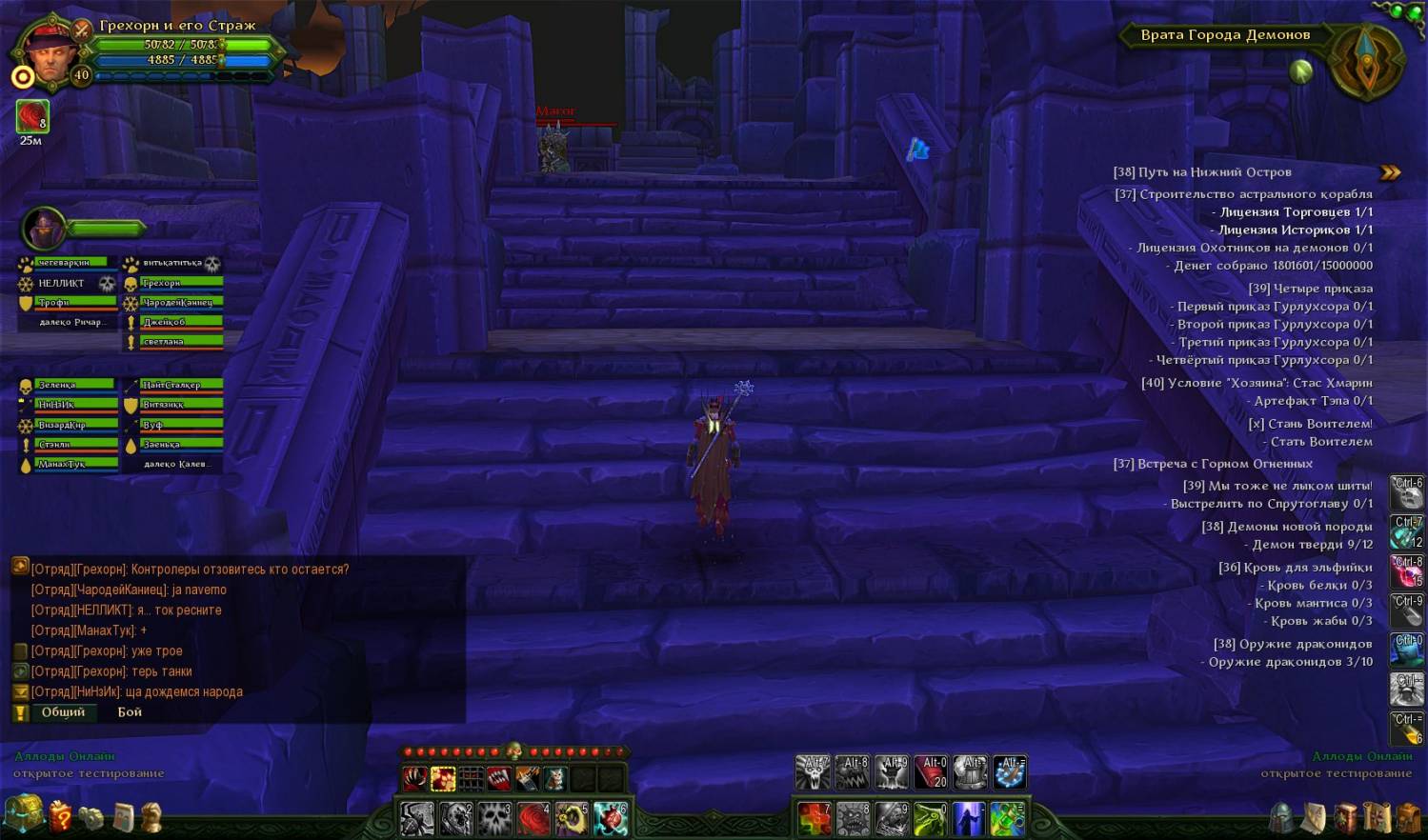Open the backpack inventory icon
Image resolution: width=1428 pixels, height=840 pixels.
(1408, 817)
